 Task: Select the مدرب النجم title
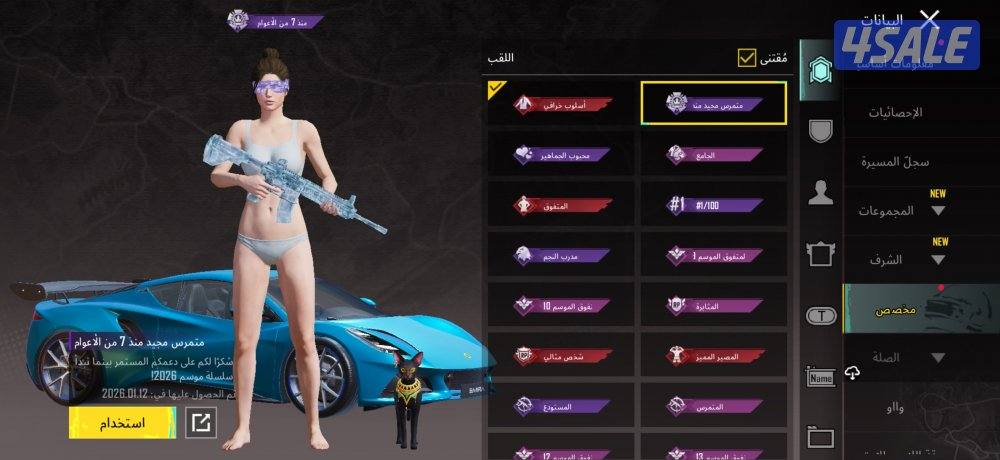pos(561,255)
